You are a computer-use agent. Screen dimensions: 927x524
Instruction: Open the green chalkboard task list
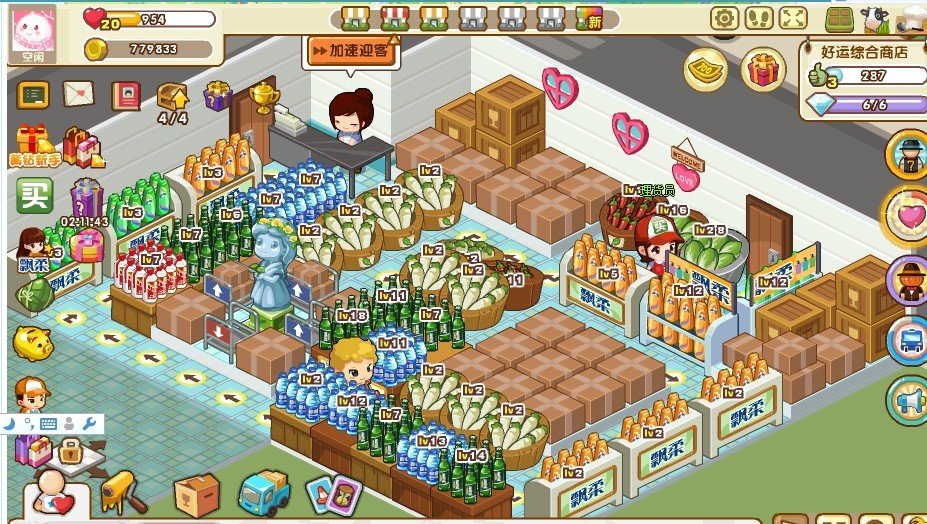point(33,95)
